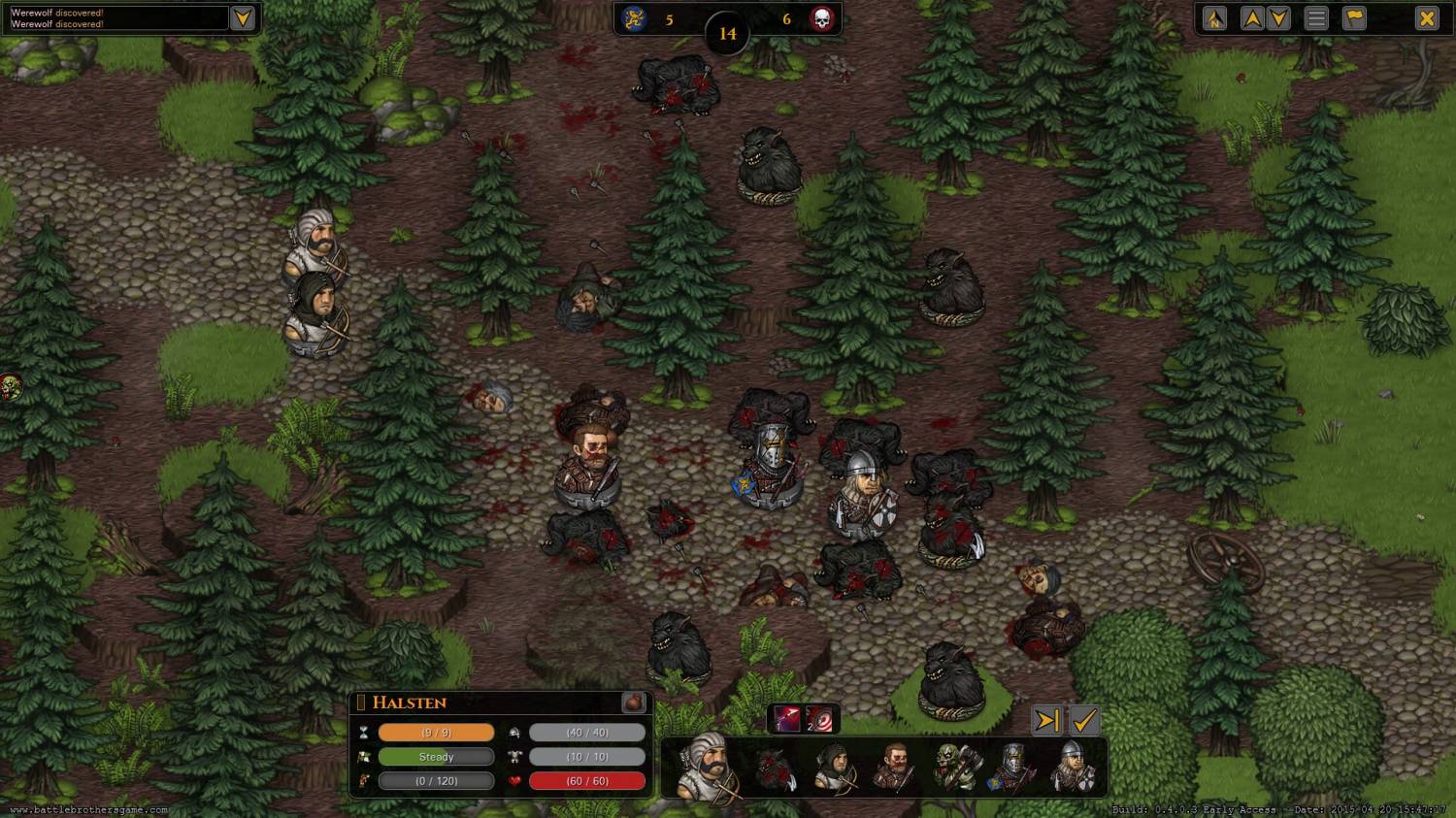1456x818 pixels.
Task: Activate skill 2, the aimed target shot
Action: point(820,719)
